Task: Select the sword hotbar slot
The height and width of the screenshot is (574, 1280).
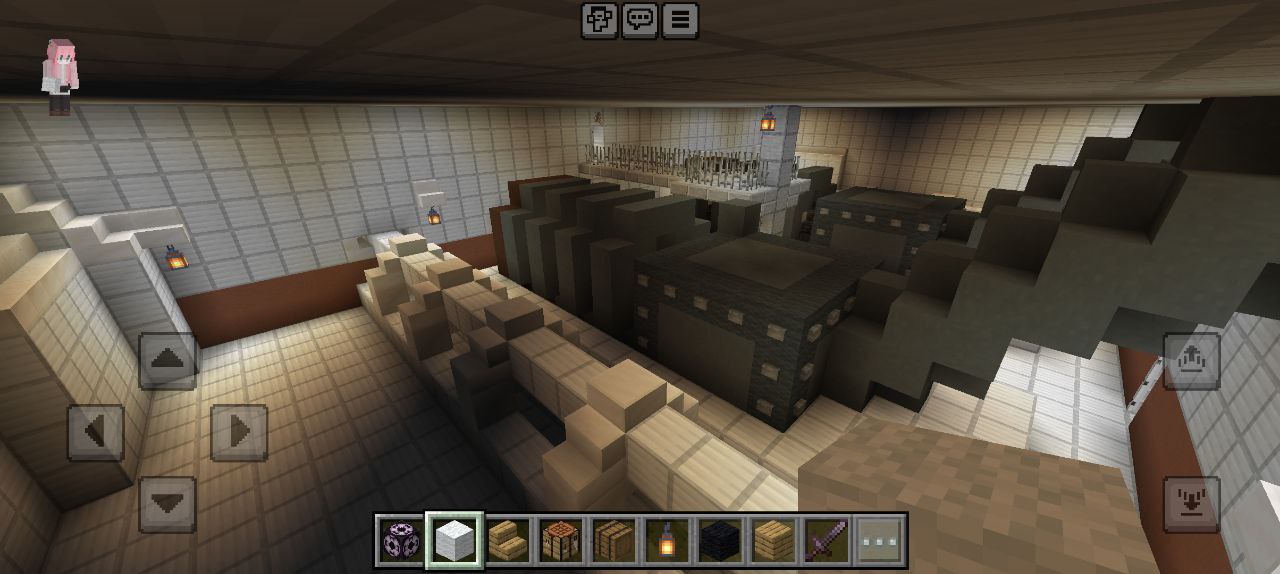Action: tap(826, 541)
